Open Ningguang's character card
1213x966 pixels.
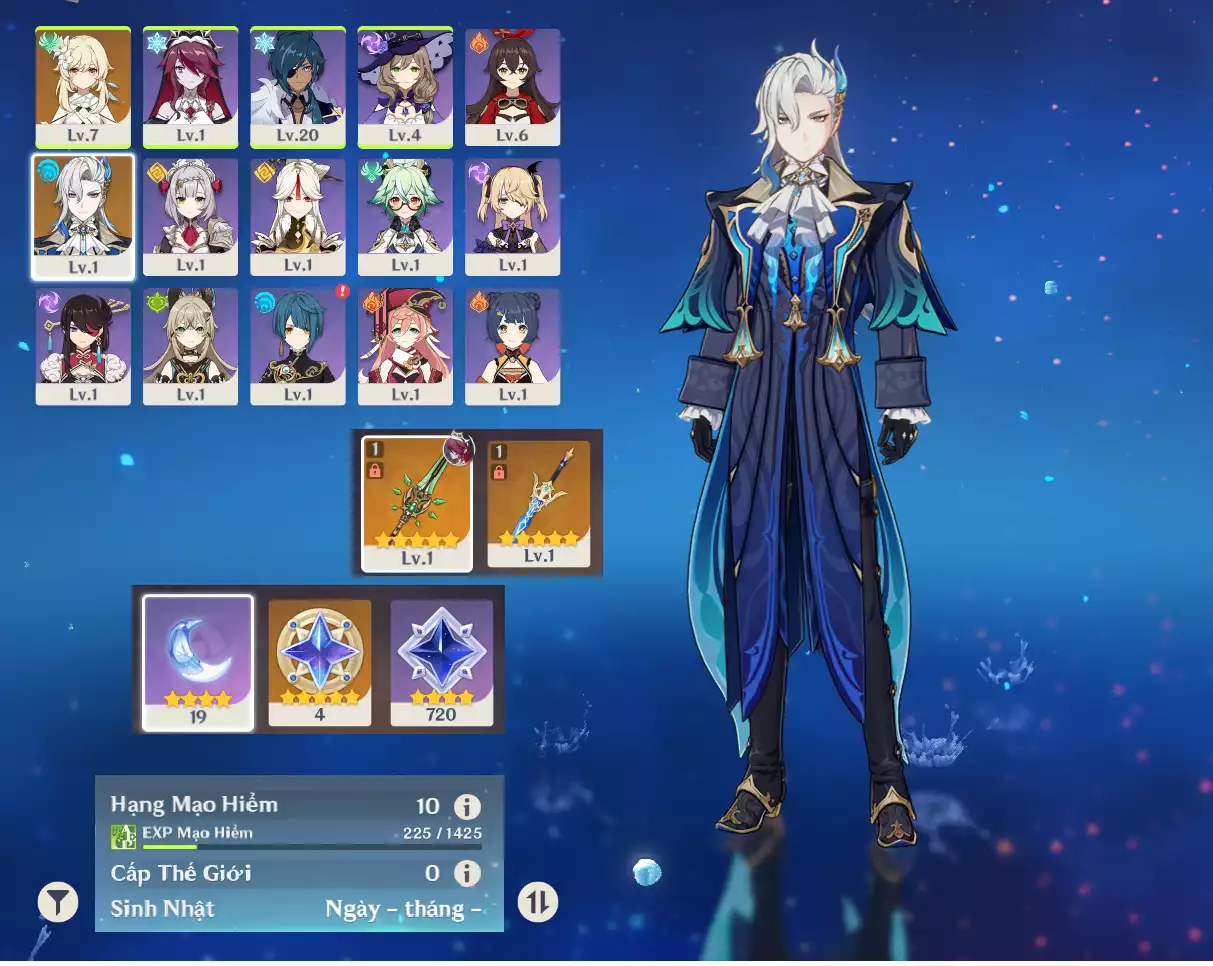[298, 216]
